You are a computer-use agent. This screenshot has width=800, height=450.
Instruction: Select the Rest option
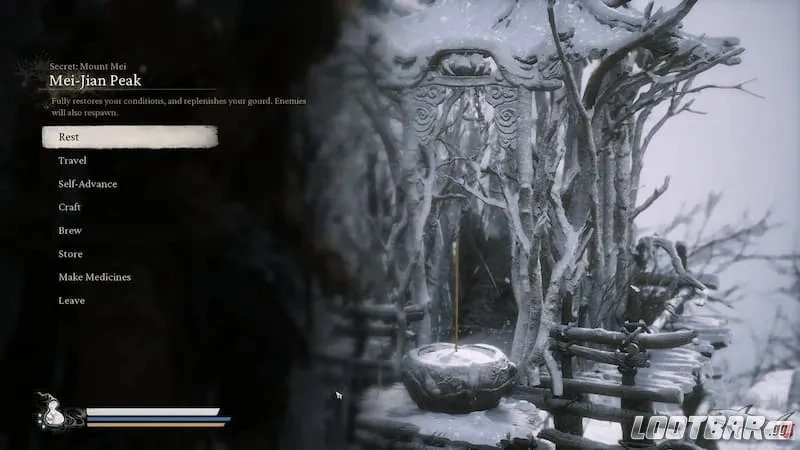69,137
